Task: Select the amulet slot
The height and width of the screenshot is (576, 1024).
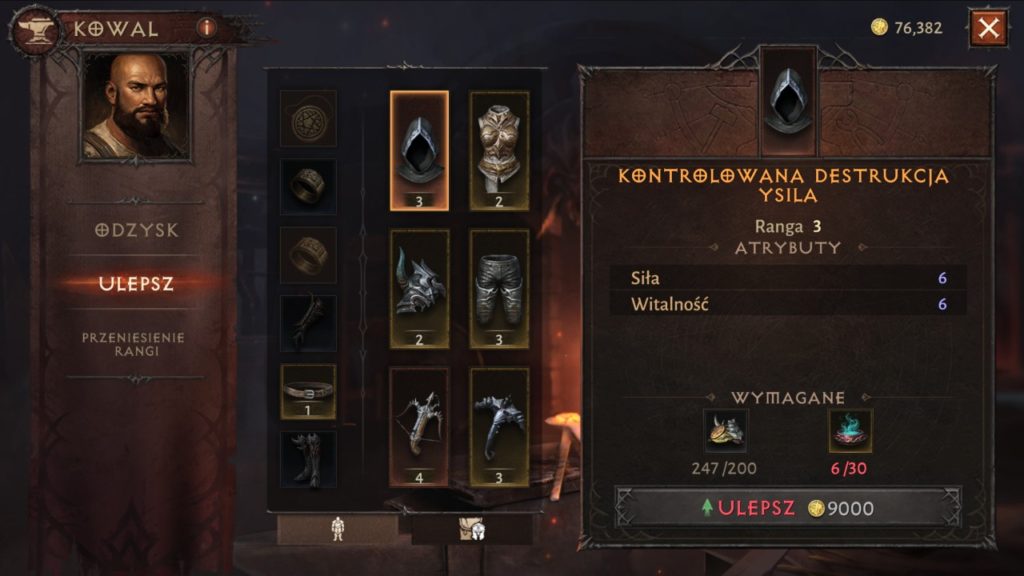Action: (x=308, y=119)
